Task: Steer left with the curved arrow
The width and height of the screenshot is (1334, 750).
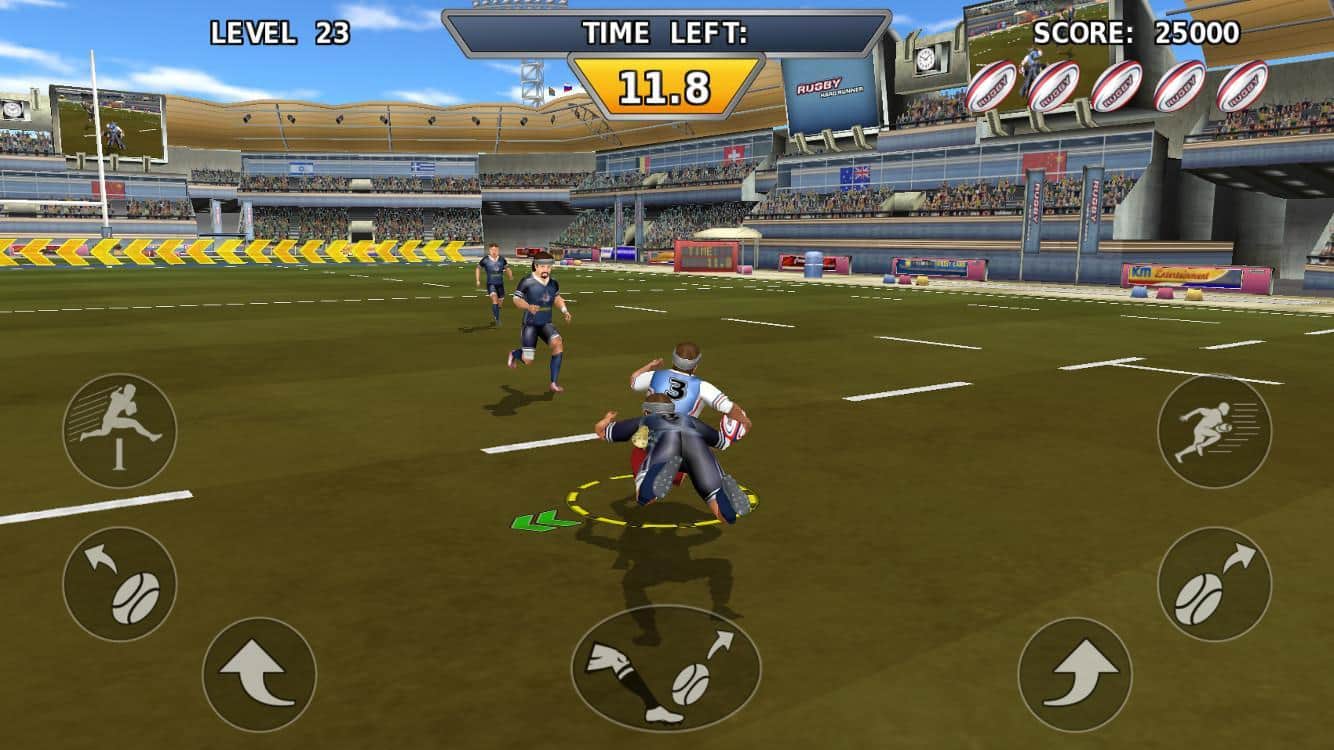Action: tap(259, 675)
